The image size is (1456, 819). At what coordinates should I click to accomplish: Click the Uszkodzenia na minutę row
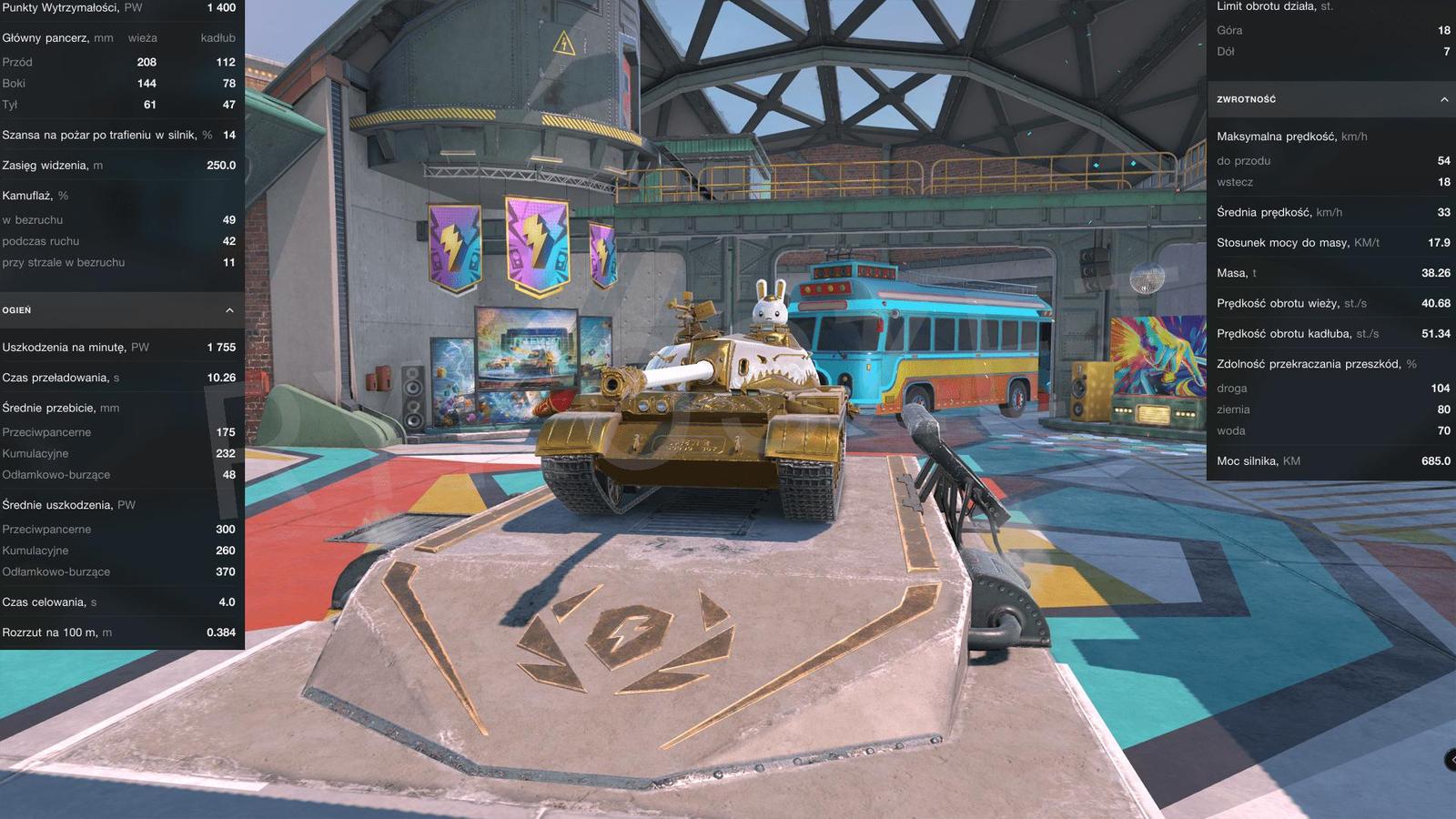(118, 347)
